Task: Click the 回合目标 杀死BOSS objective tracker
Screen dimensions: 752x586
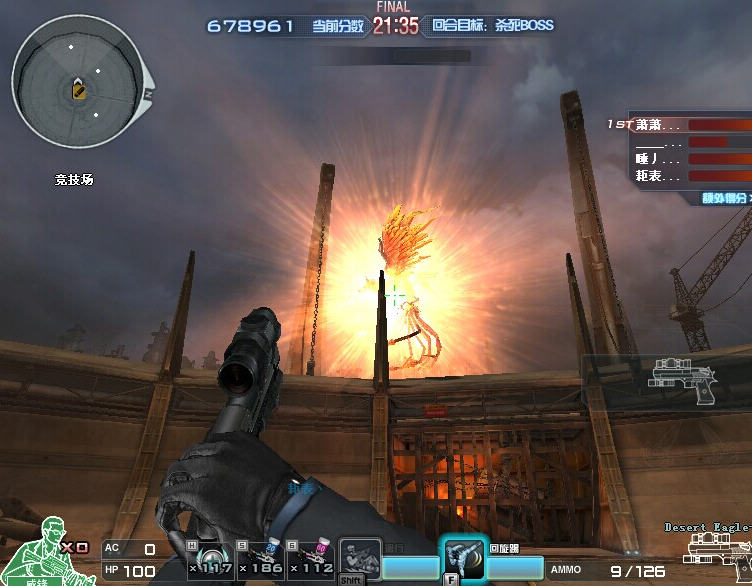Action: coord(493,26)
